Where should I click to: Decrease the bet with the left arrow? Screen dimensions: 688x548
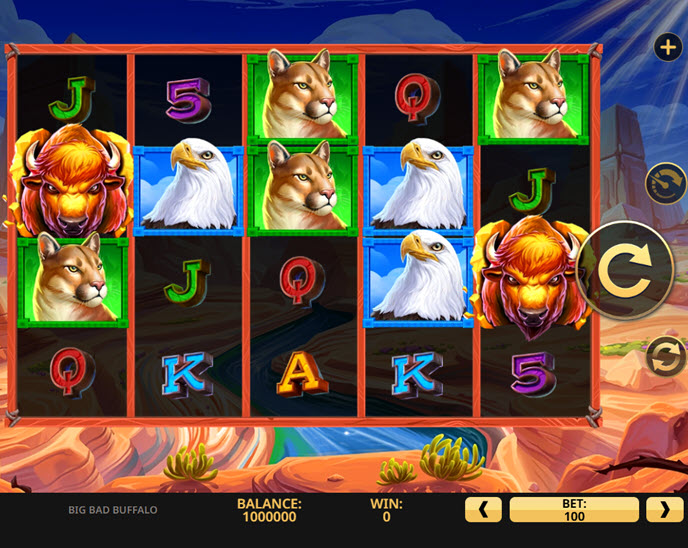[x=483, y=510]
